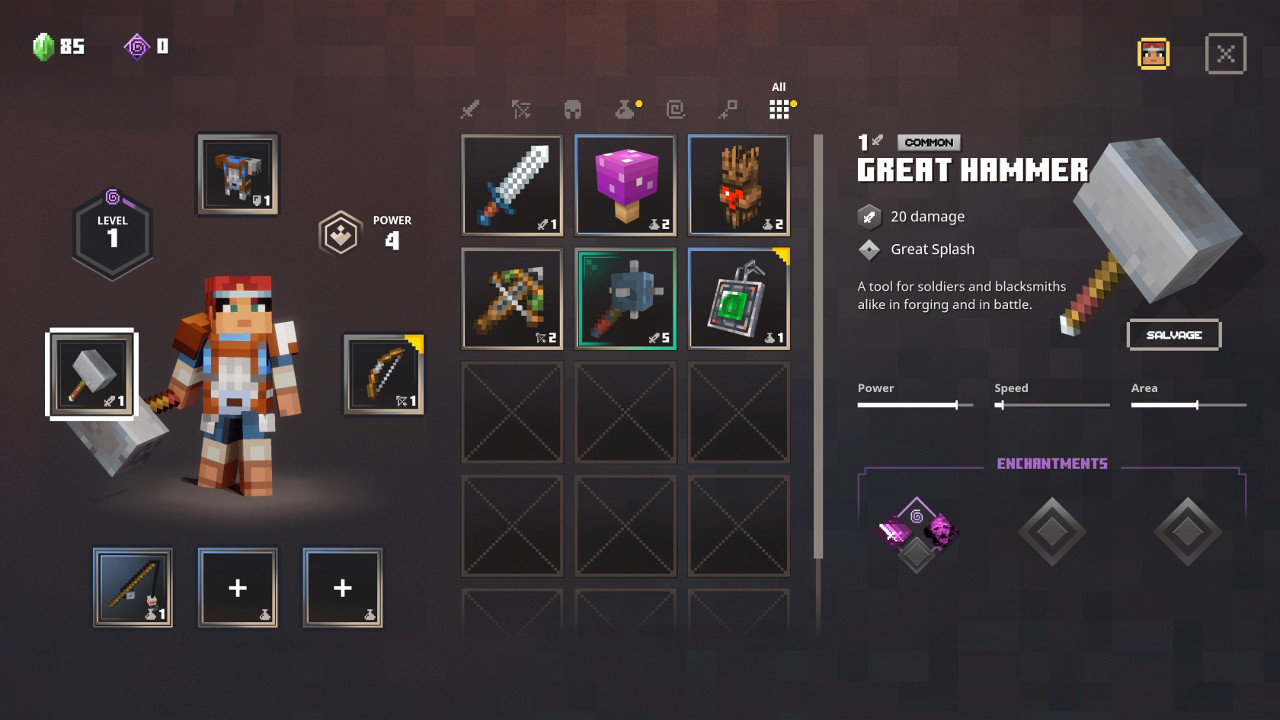
Task: Click the emerald currency icon
Action: point(42,46)
